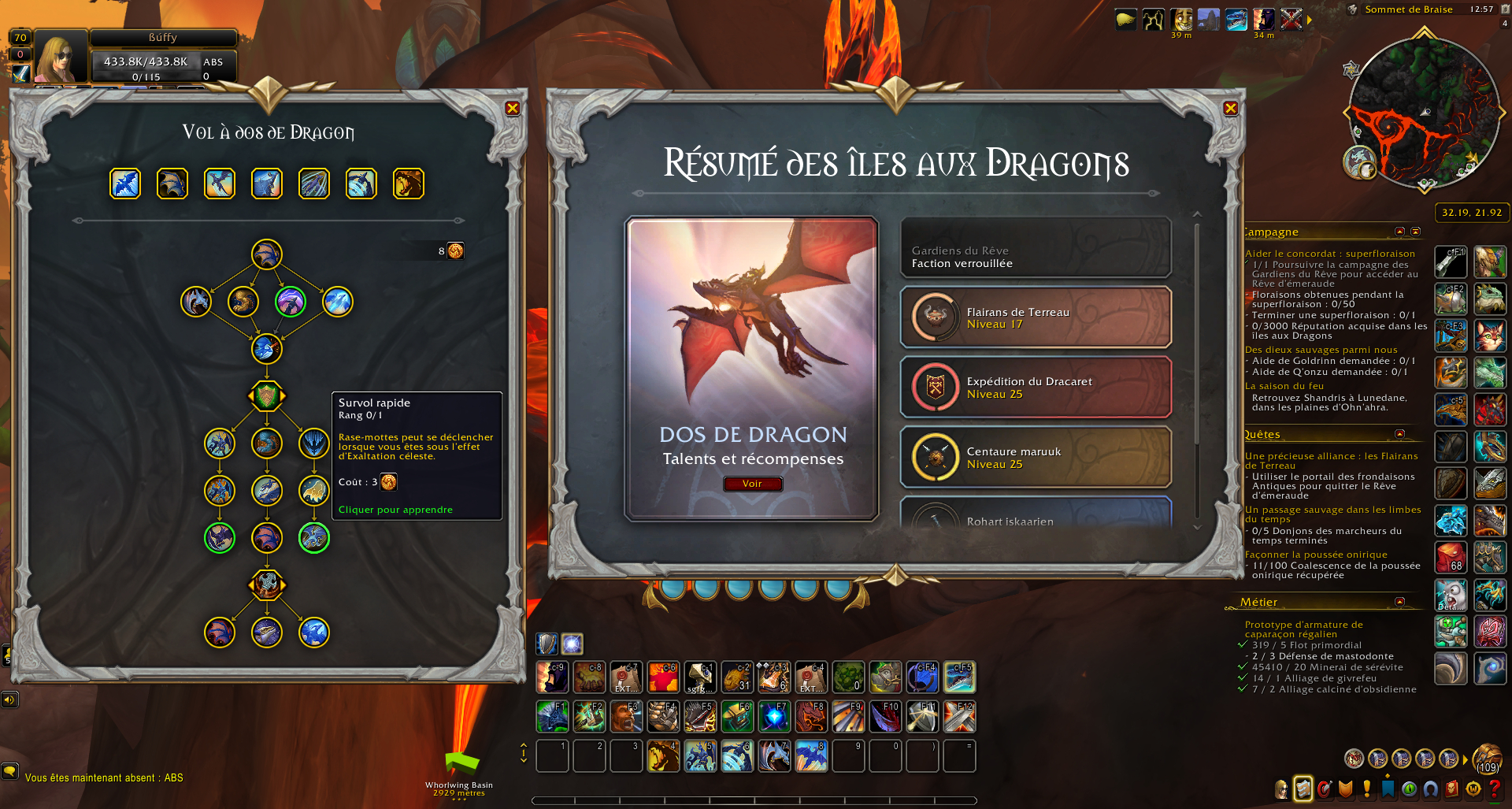Open the Flairans de Terreau faction

click(x=1036, y=317)
